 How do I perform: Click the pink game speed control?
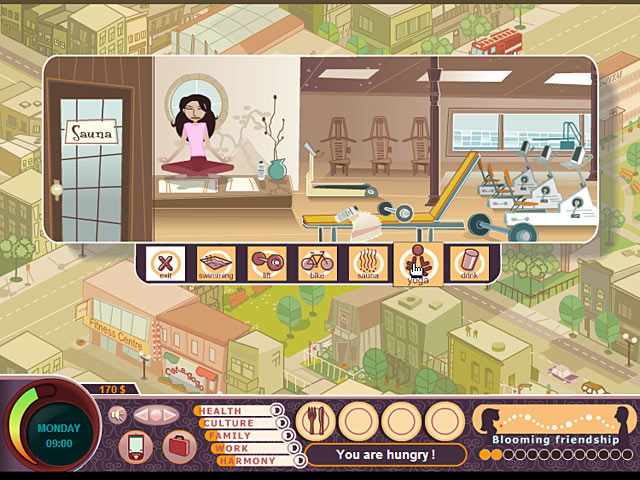click(155, 414)
